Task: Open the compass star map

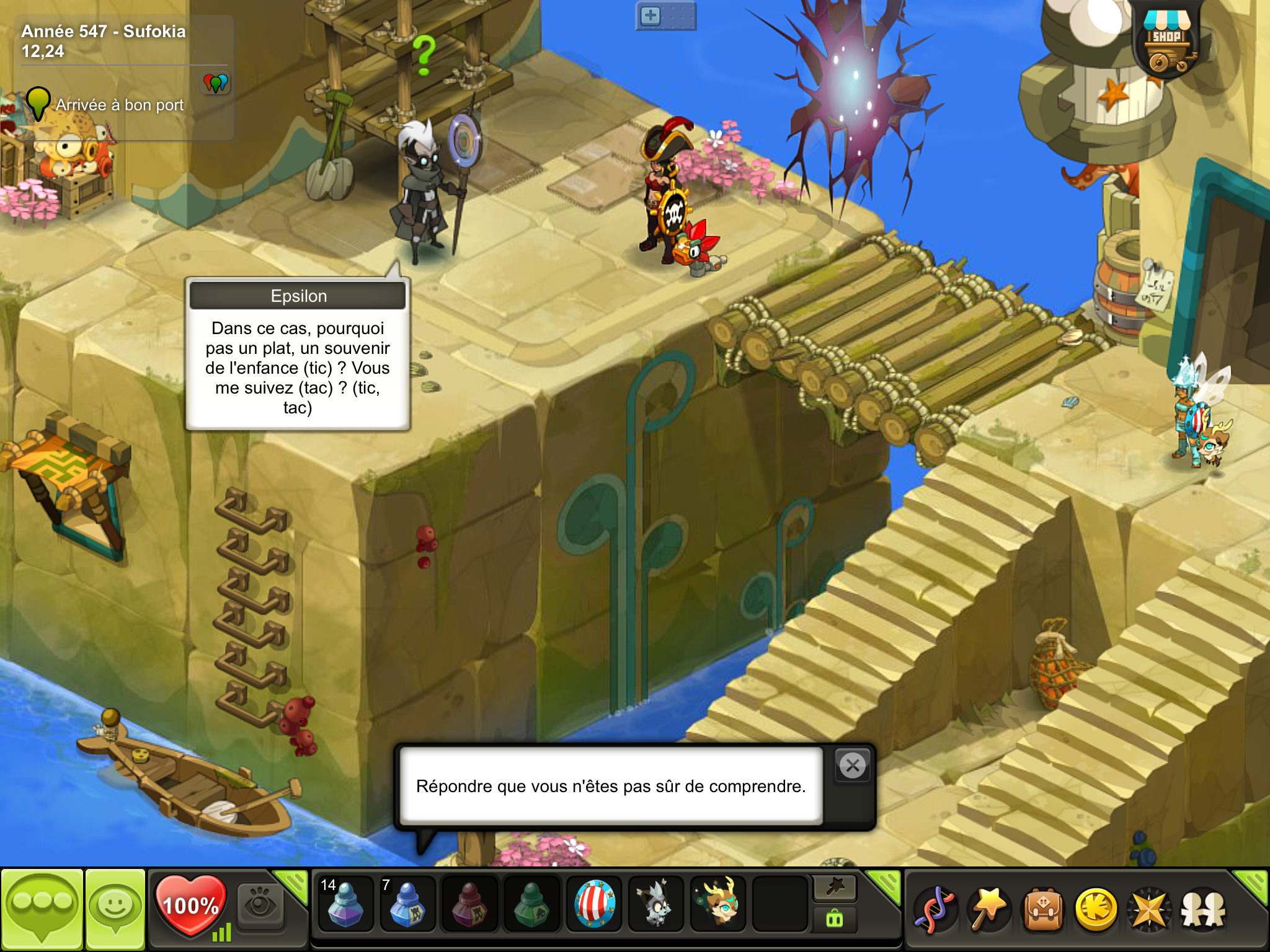Action: coord(1149,910)
